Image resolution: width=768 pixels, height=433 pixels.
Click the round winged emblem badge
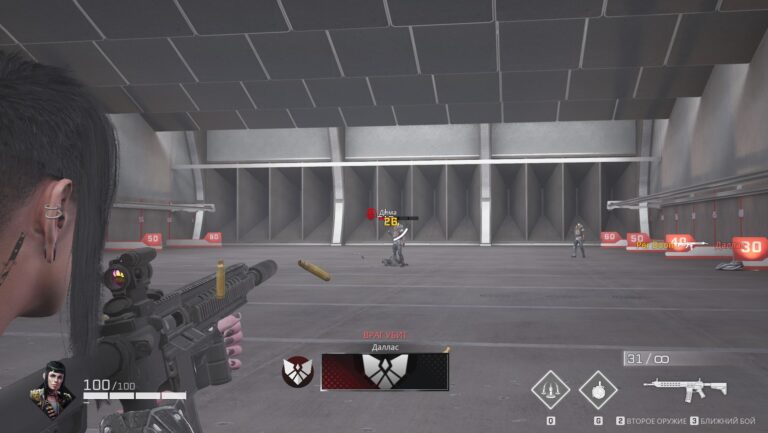(x=297, y=371)
